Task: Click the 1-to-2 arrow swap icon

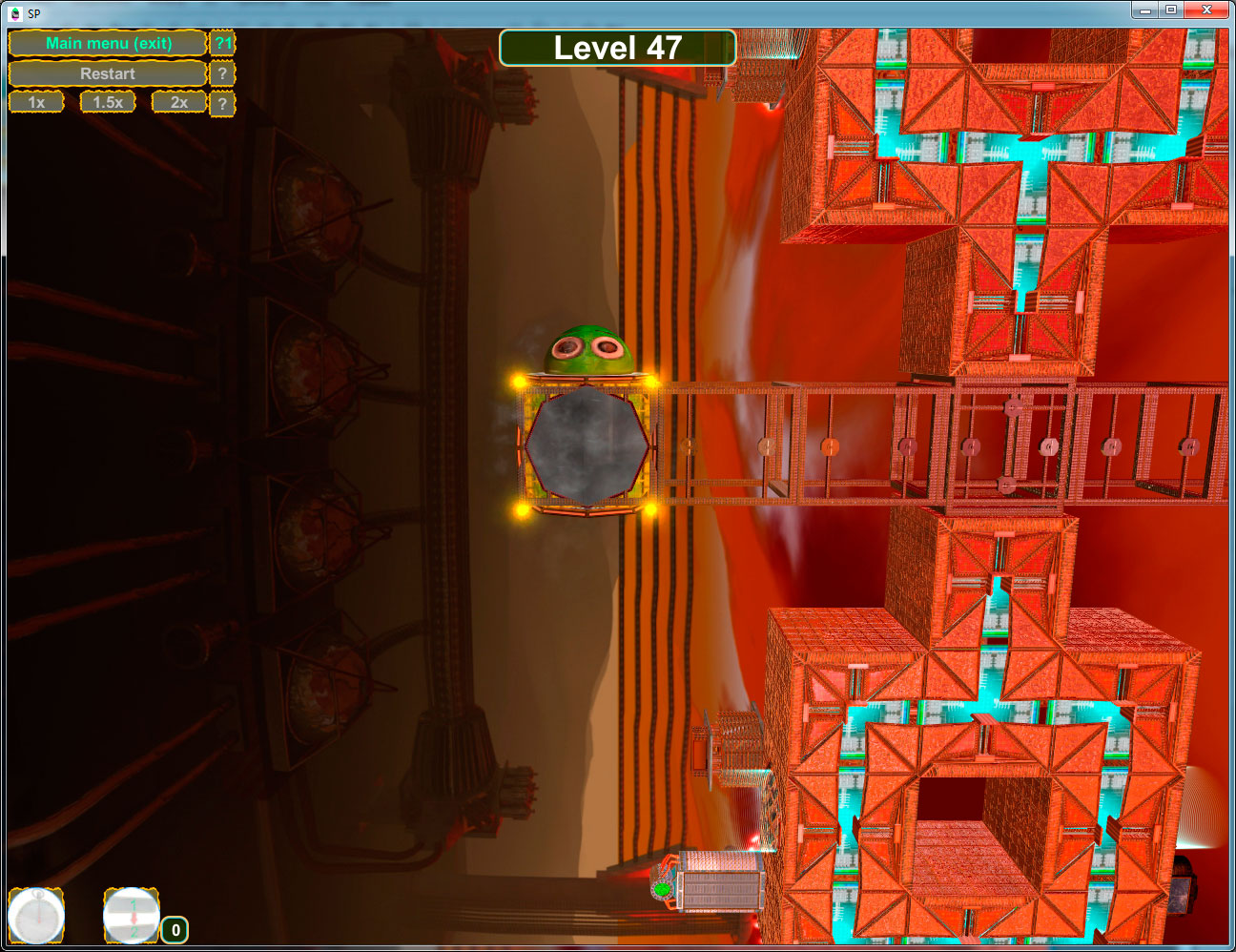Action: [x=132, y=917]
